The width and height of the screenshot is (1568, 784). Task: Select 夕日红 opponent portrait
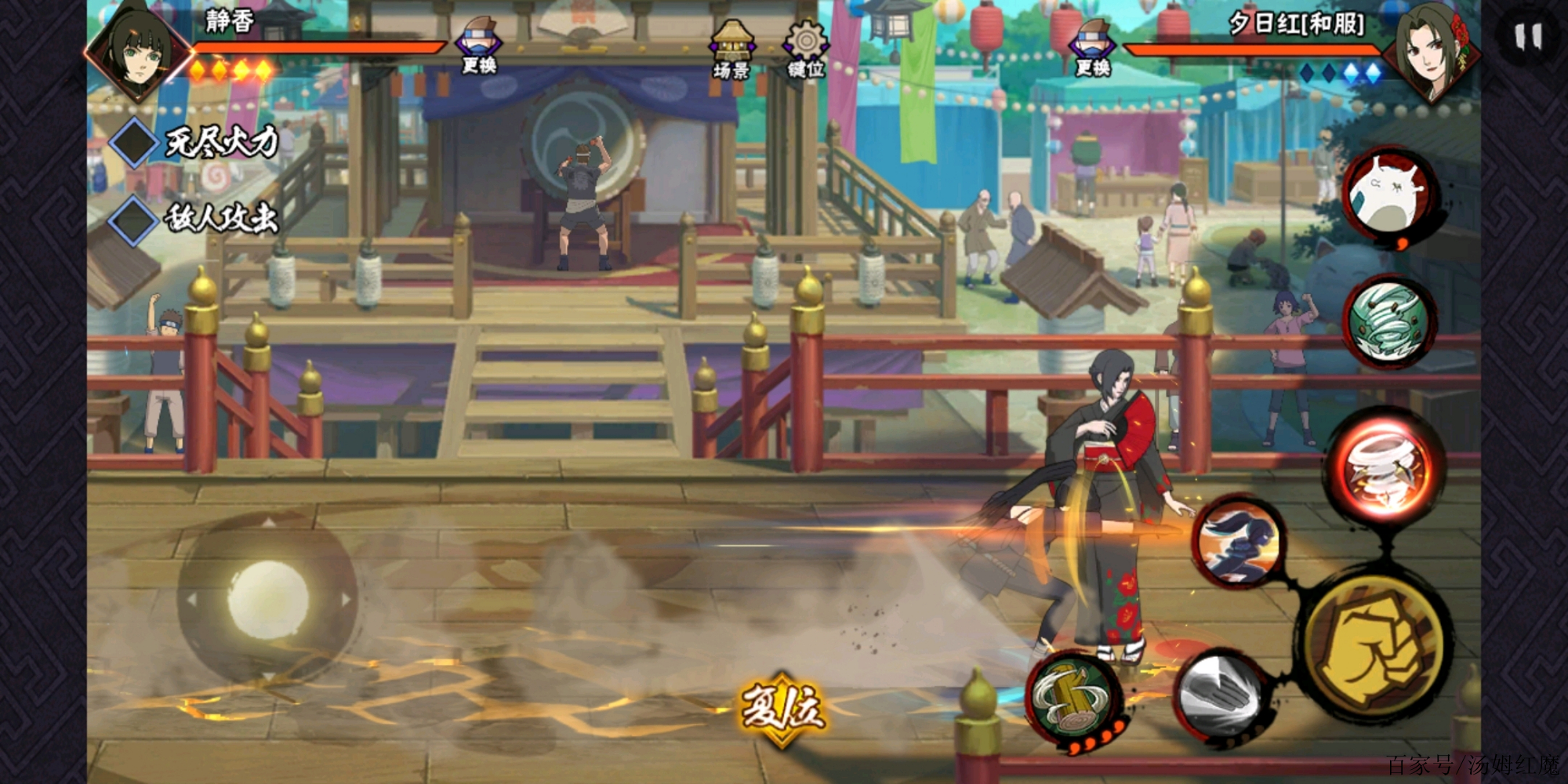coord(1431,53)
